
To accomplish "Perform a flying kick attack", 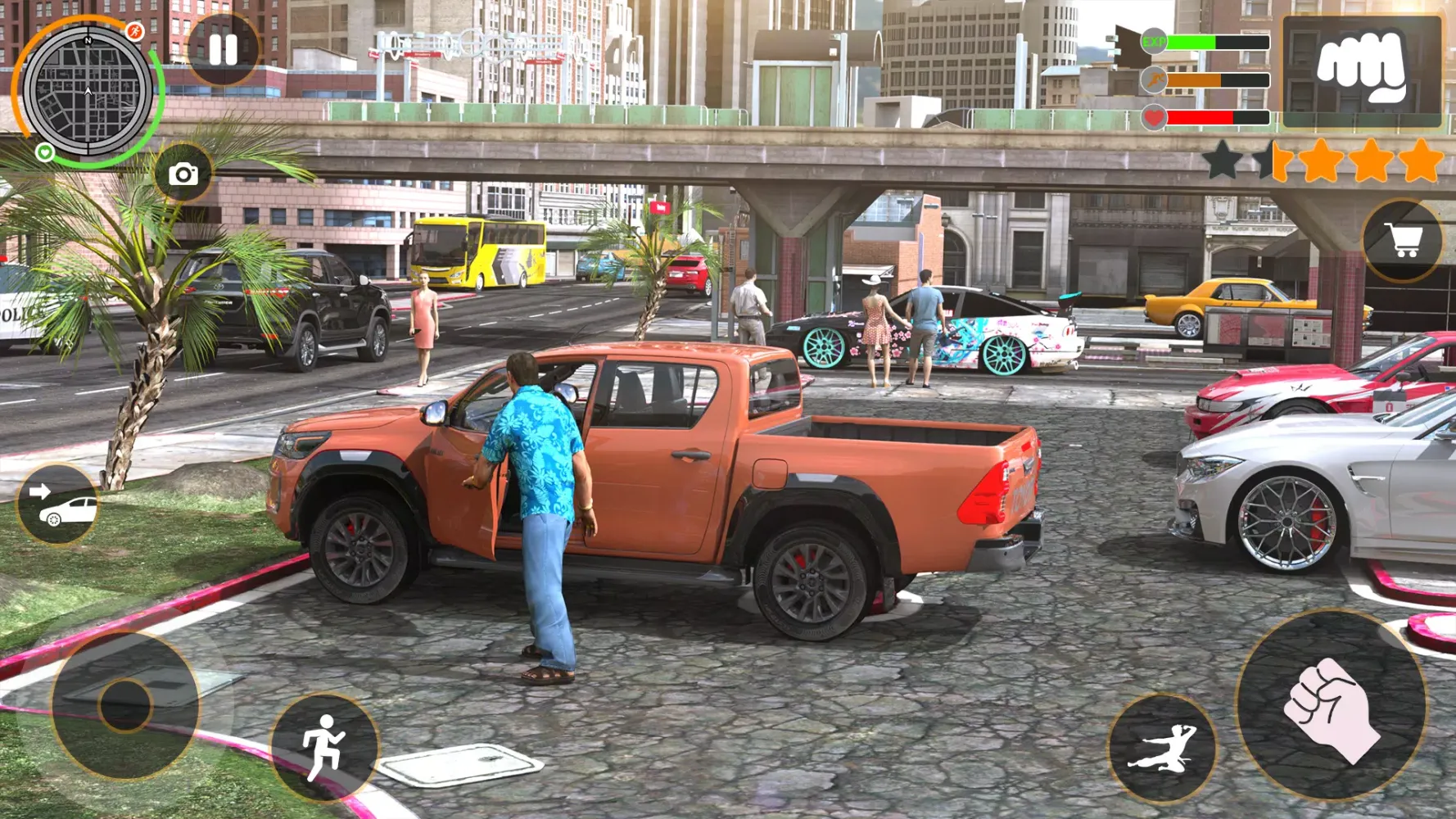I will (x=1163, y=749).
